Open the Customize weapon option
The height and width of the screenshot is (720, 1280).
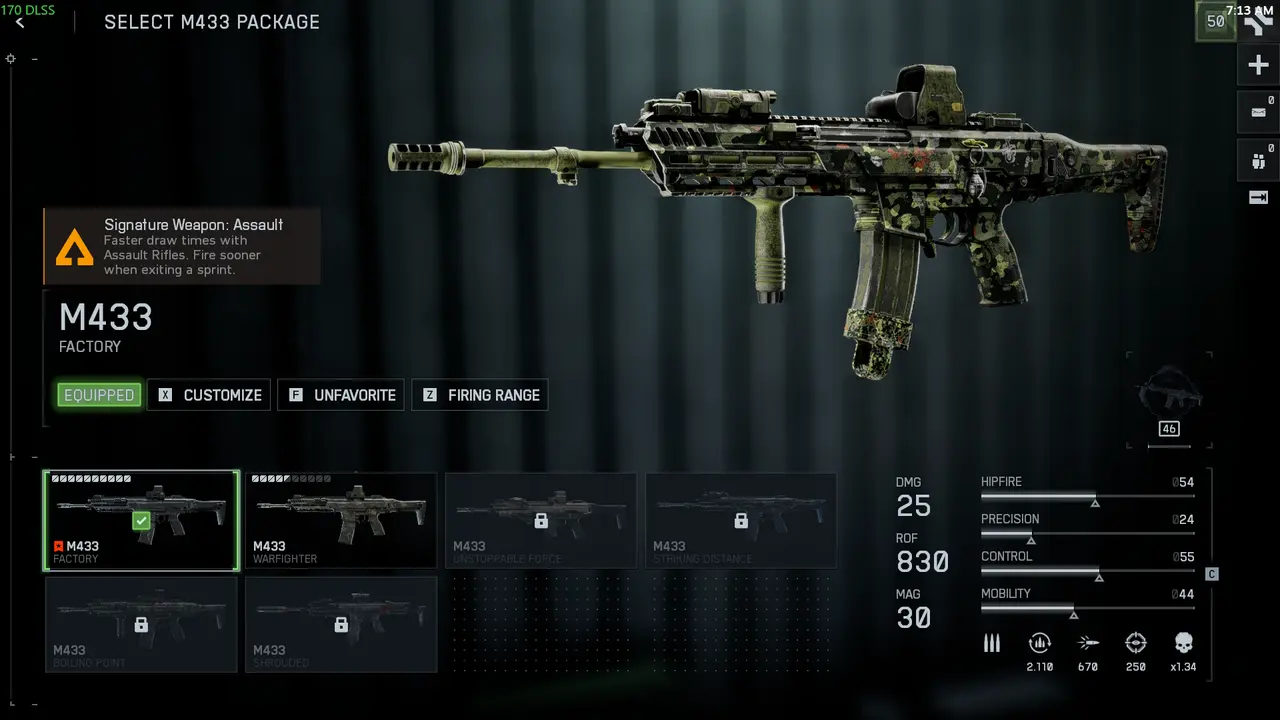pyautogui.click(x=211, y=395)
